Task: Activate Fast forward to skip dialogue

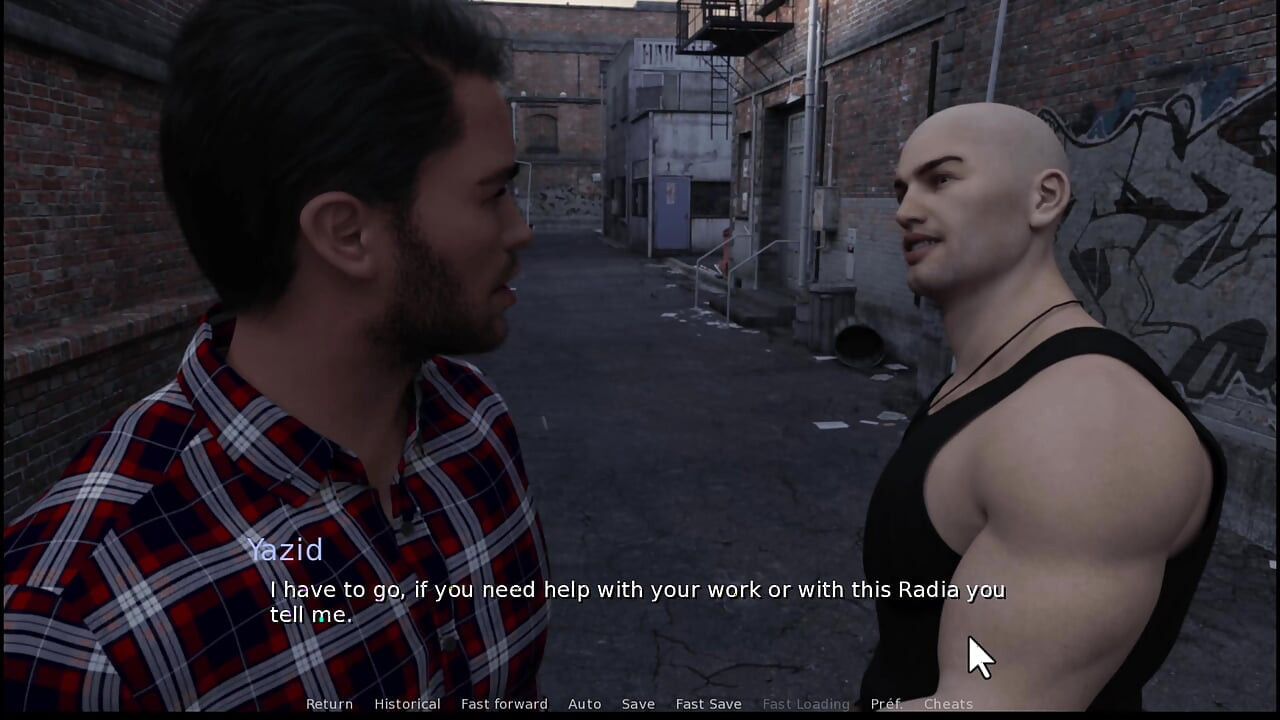Action: coord(504,704)
